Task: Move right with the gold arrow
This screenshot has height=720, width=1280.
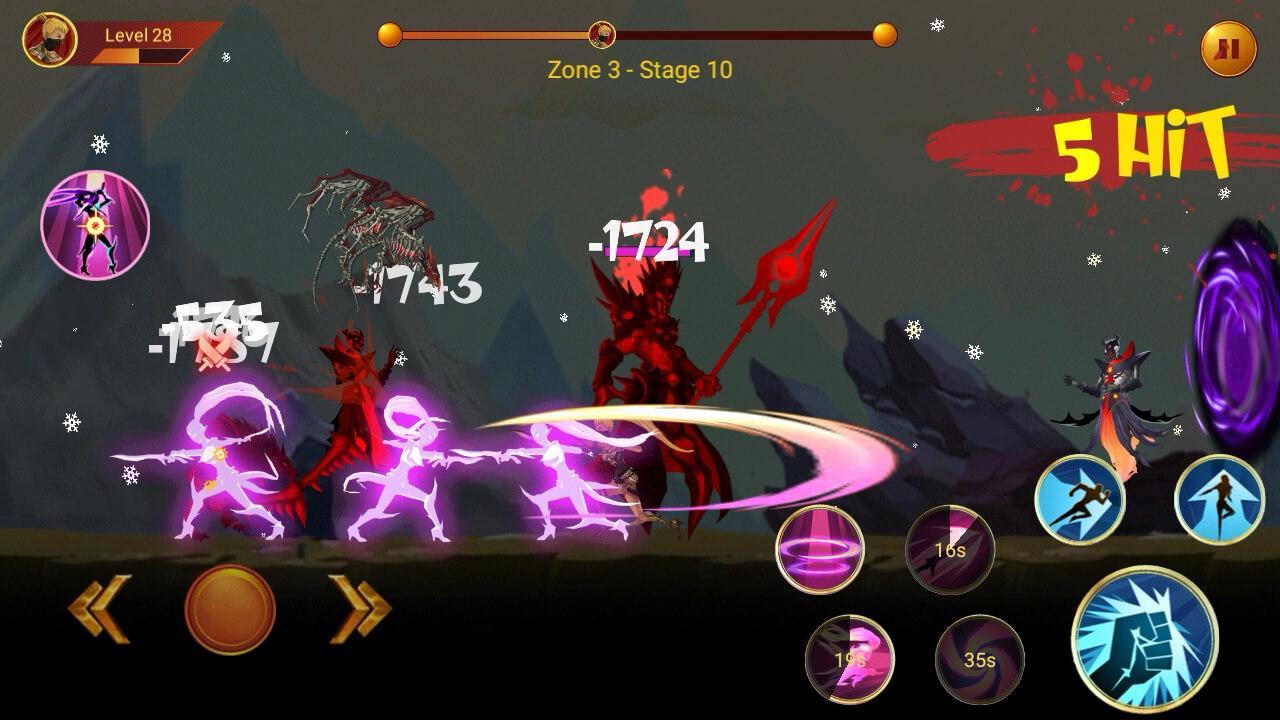Action: pyautogui.click(x=360, y=608)
